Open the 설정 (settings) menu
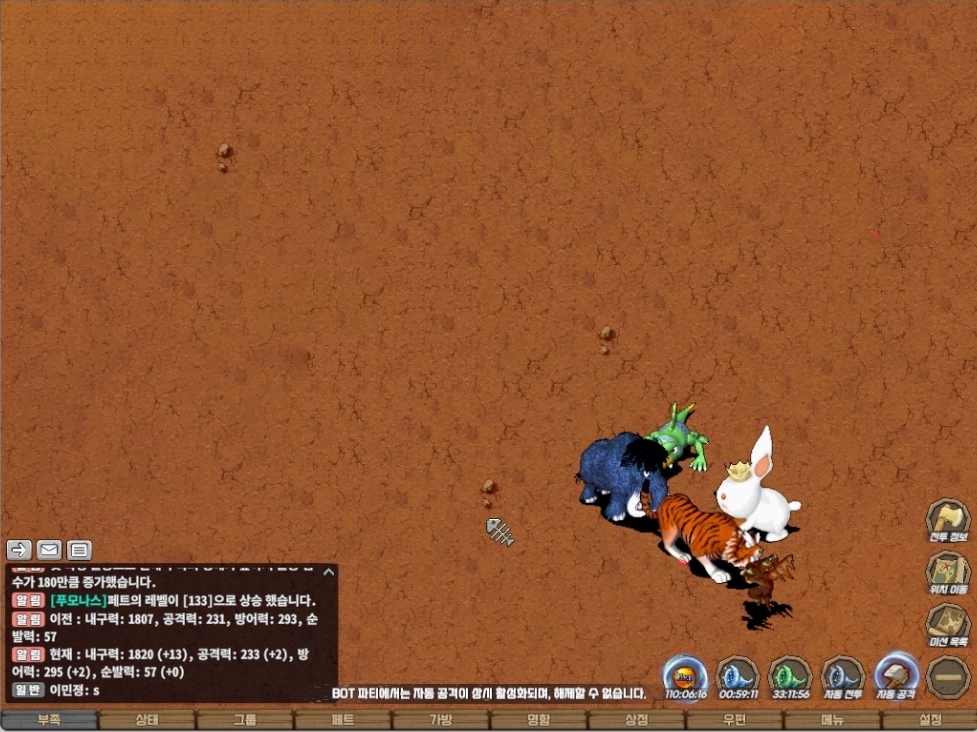The image size is (977, 732). pyautogui.click(x=930, y=720)
